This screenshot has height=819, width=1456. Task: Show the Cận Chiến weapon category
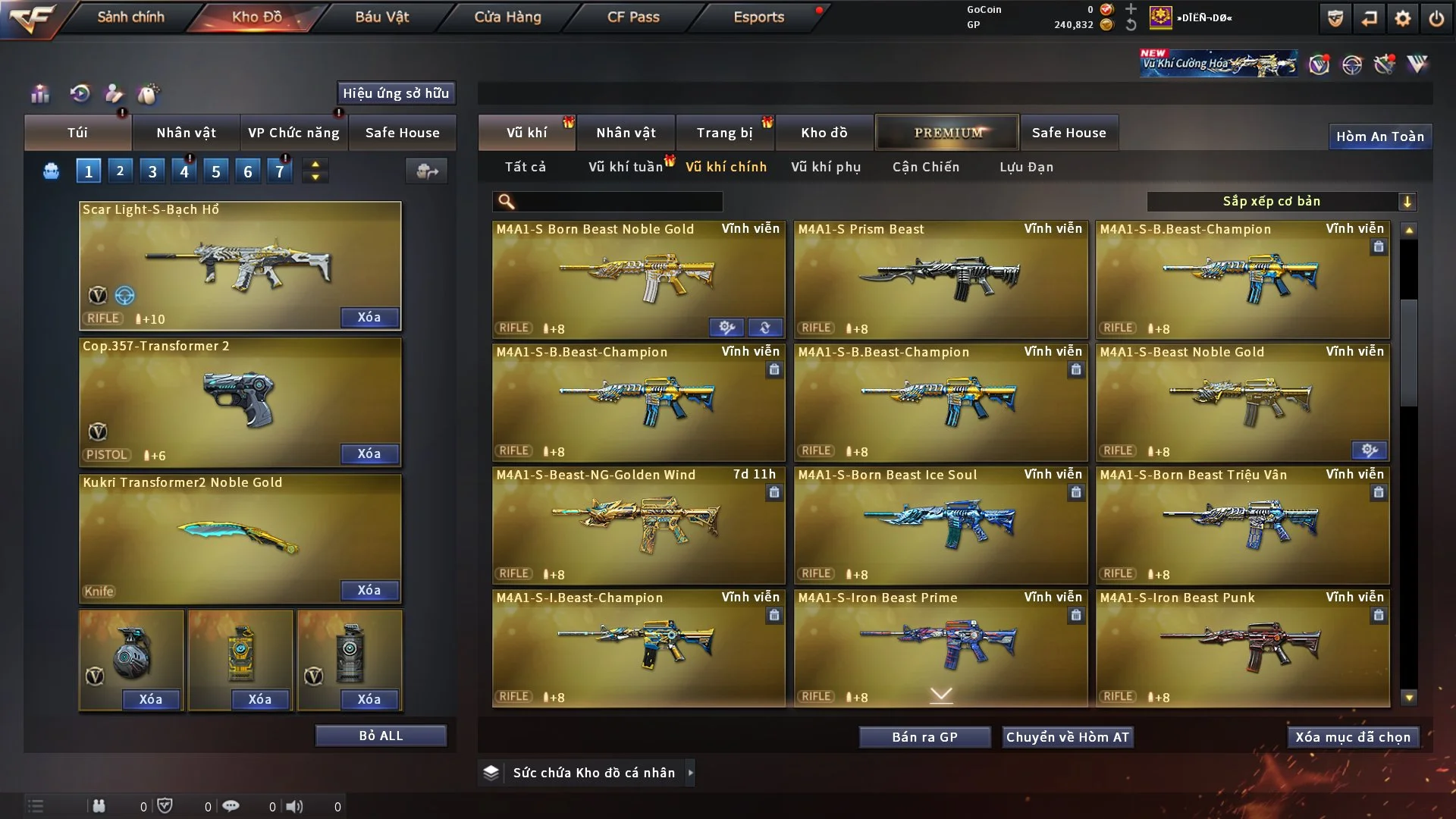tap(926, 167)
